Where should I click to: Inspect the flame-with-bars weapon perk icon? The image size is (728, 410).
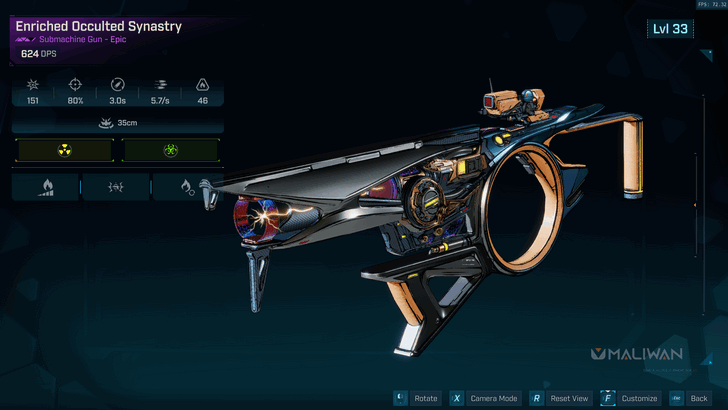pyautogui.click(x=45, y=187)
